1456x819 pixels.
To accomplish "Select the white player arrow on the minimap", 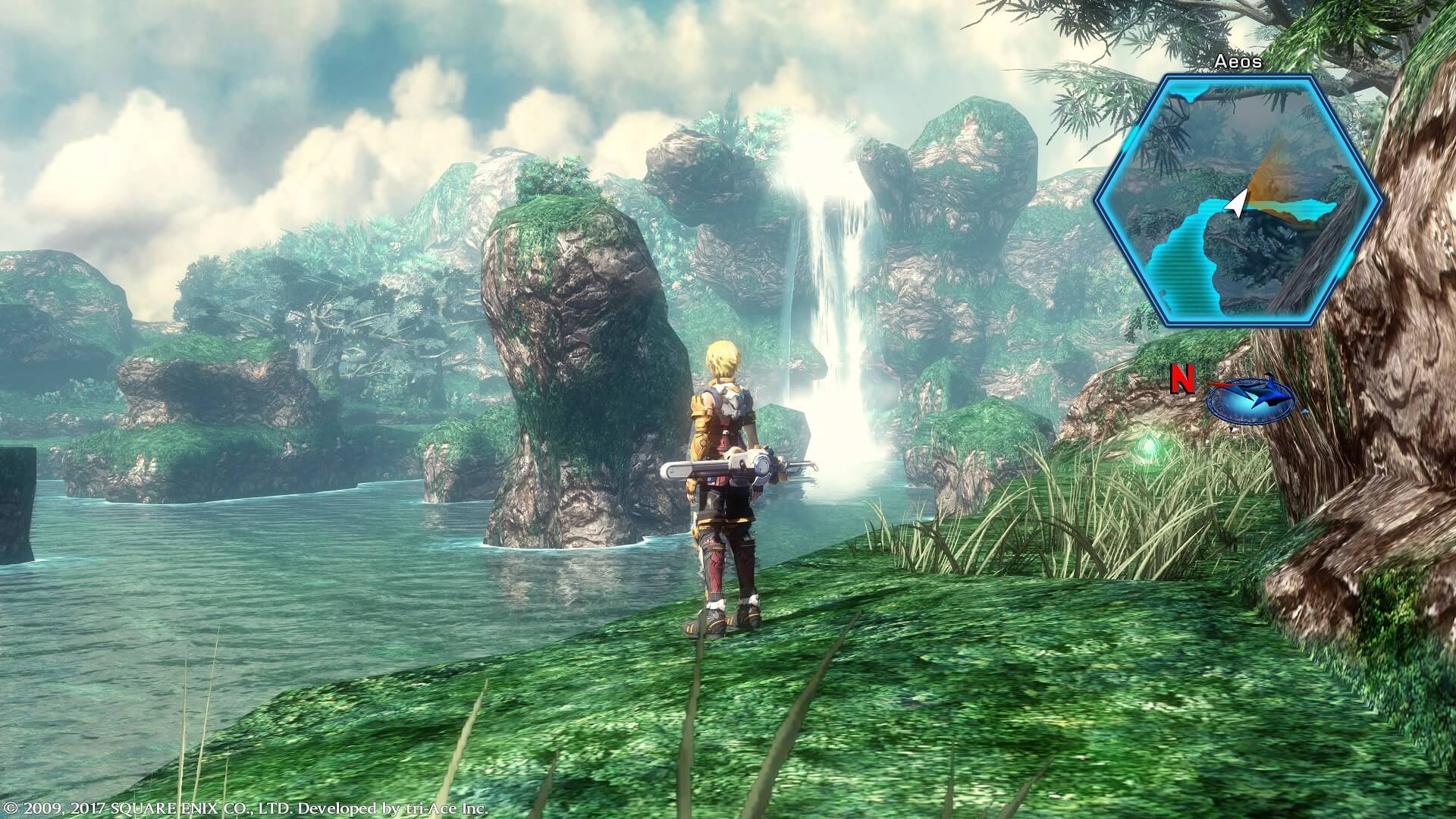I will click(x=1238, y=203).
